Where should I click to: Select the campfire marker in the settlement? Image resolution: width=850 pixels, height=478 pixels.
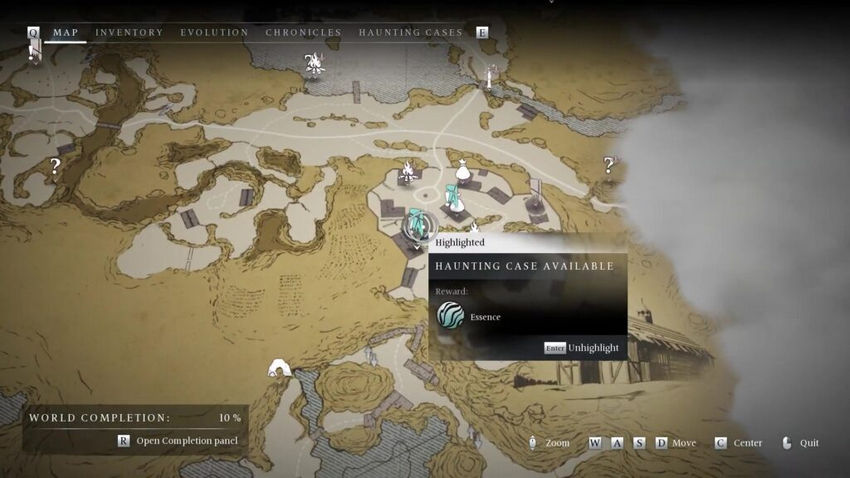pyautogui.click(x=408, y=172)
